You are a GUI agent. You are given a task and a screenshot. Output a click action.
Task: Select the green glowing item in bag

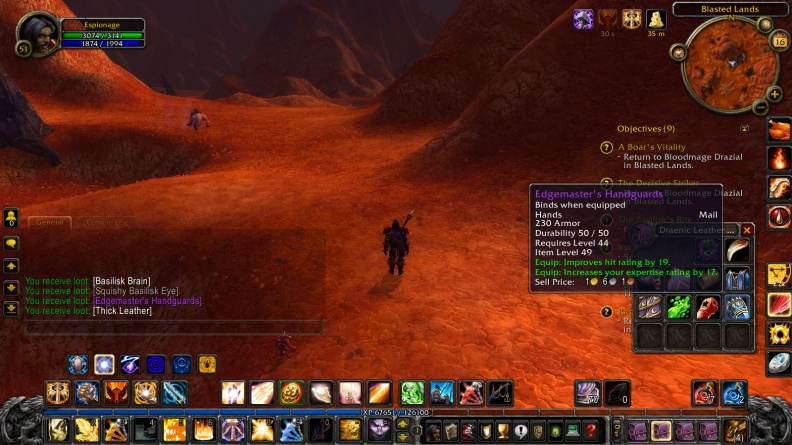point(680,307)
